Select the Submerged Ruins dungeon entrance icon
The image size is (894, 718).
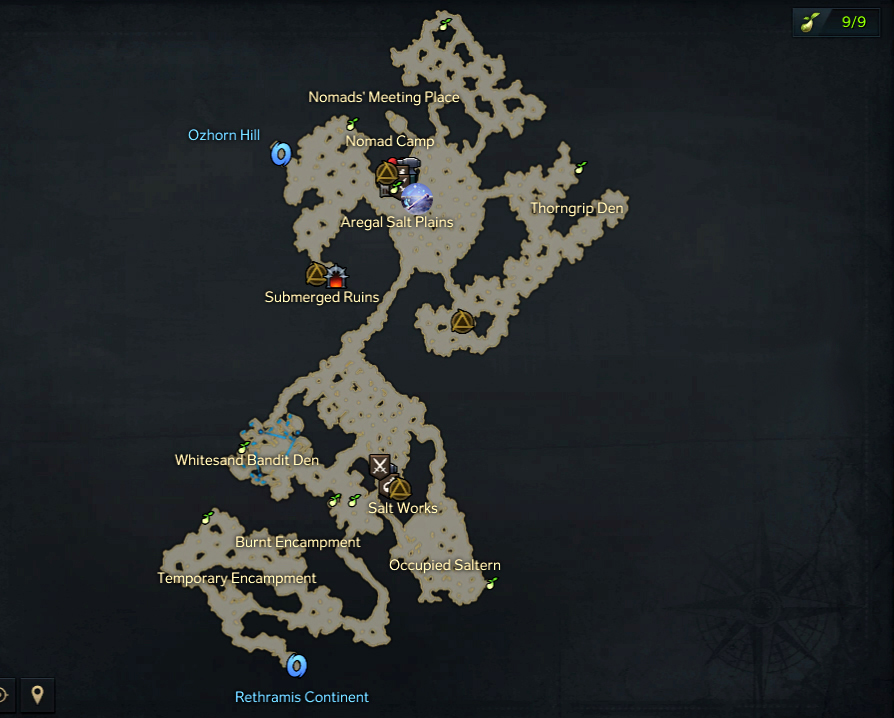pos(337,274)
